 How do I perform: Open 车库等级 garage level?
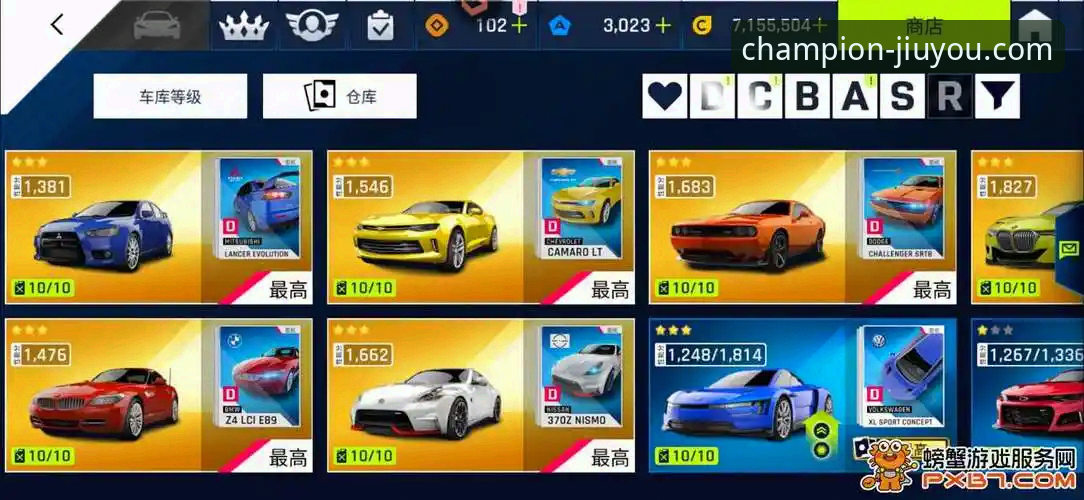coord(170,97)
